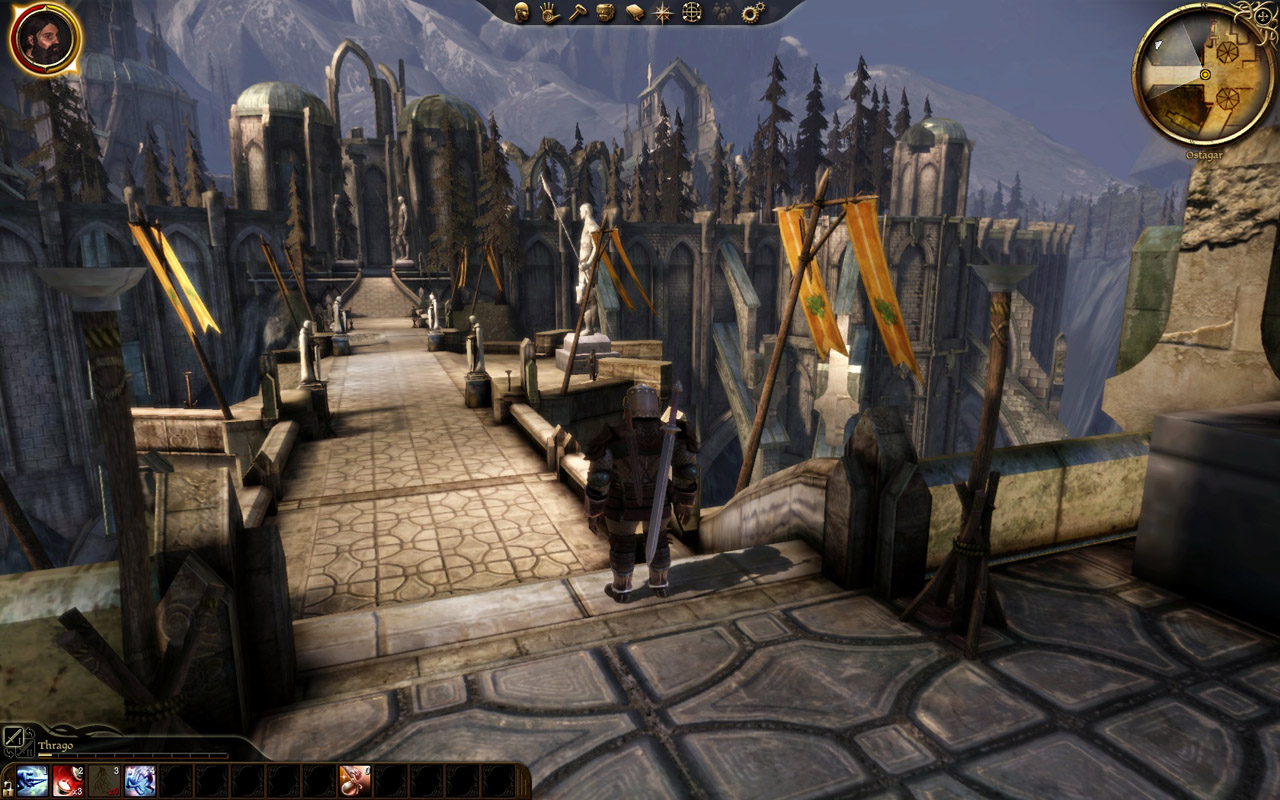Activate the first blue quickbar ability
This screenshot has width=1280, height=800.
[31, 780]
